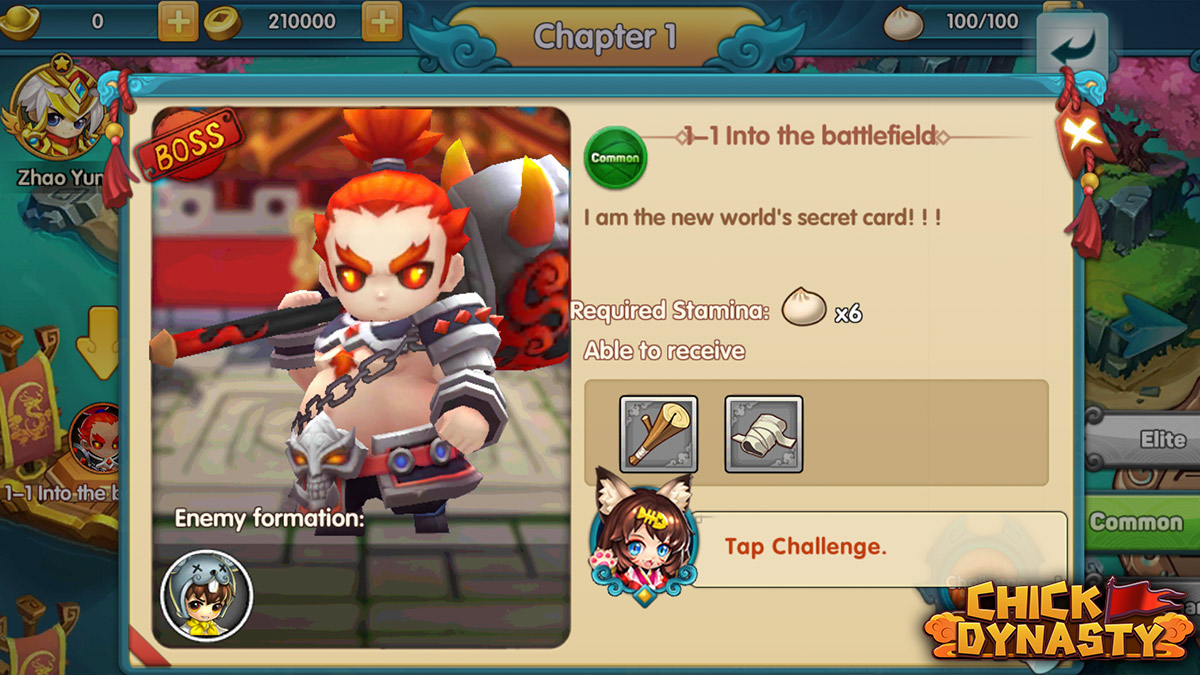
Task: Select the cloth bandage reward item
Action: pos(764,434)
